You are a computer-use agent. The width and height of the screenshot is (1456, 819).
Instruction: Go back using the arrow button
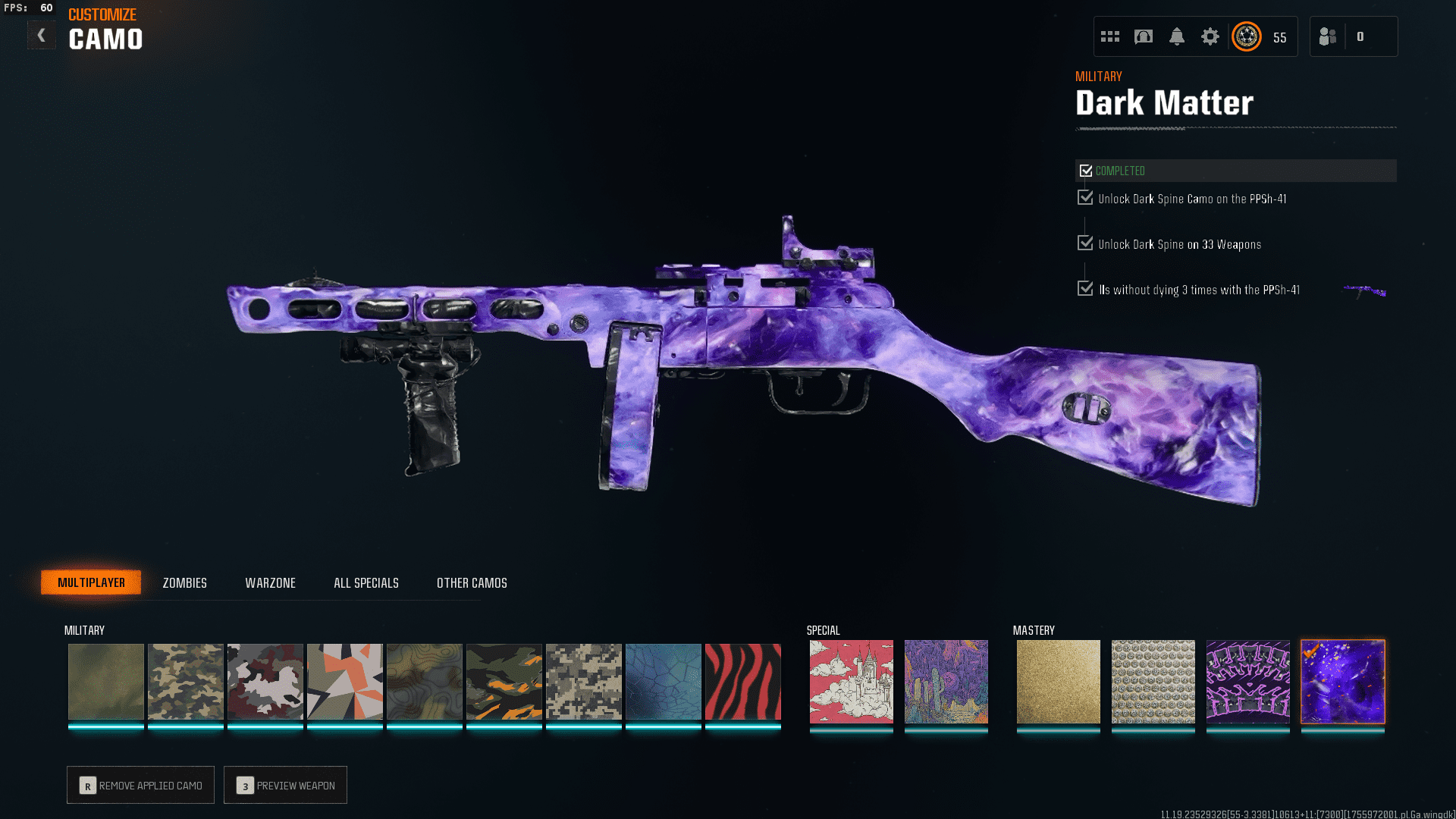[x=42, y=35]
